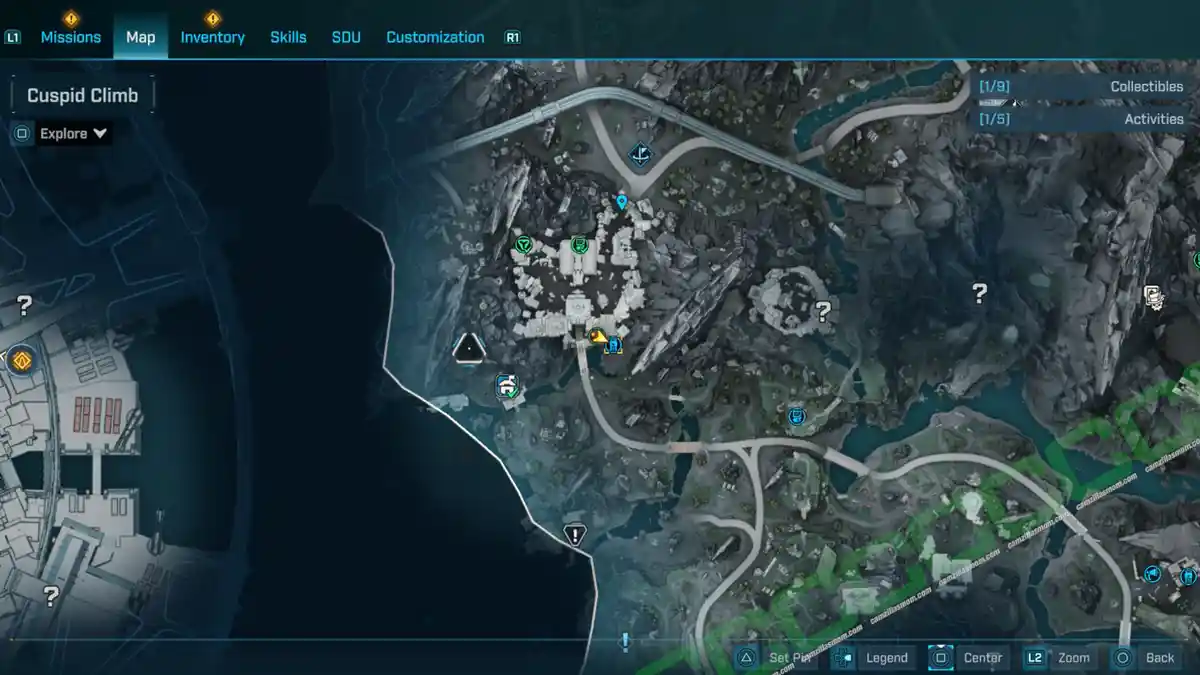Switch to the Inventory tab

(212, 37)
